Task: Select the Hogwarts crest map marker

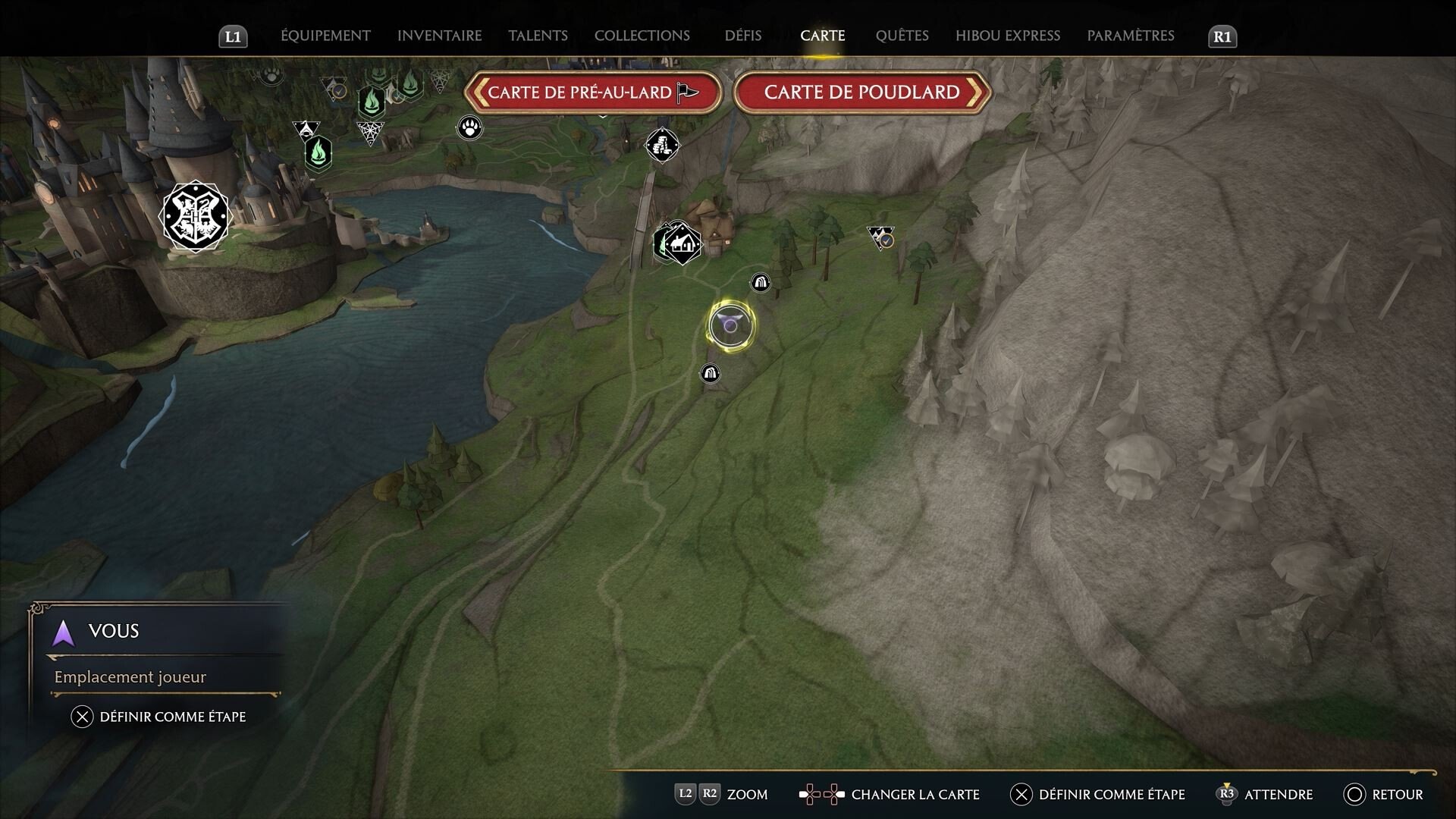Action: (x=195, y=216)
